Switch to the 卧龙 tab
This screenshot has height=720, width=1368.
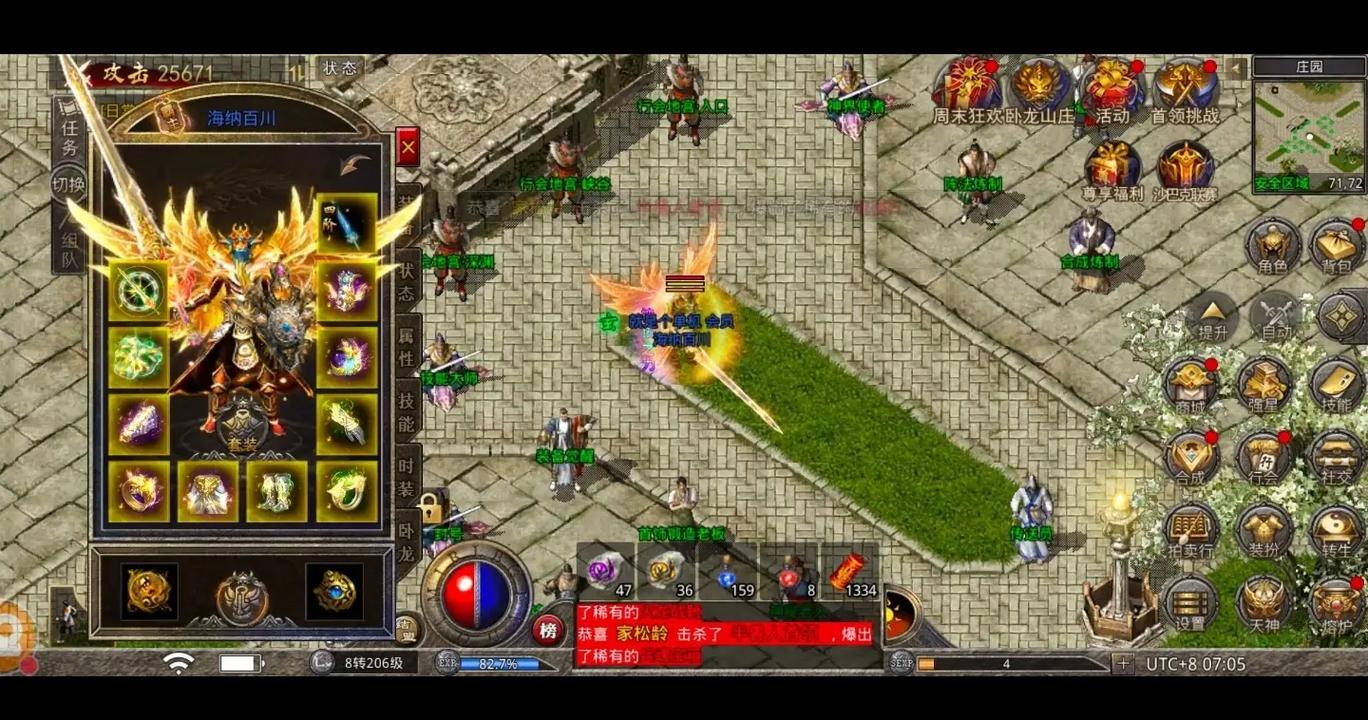click(407, 539)
